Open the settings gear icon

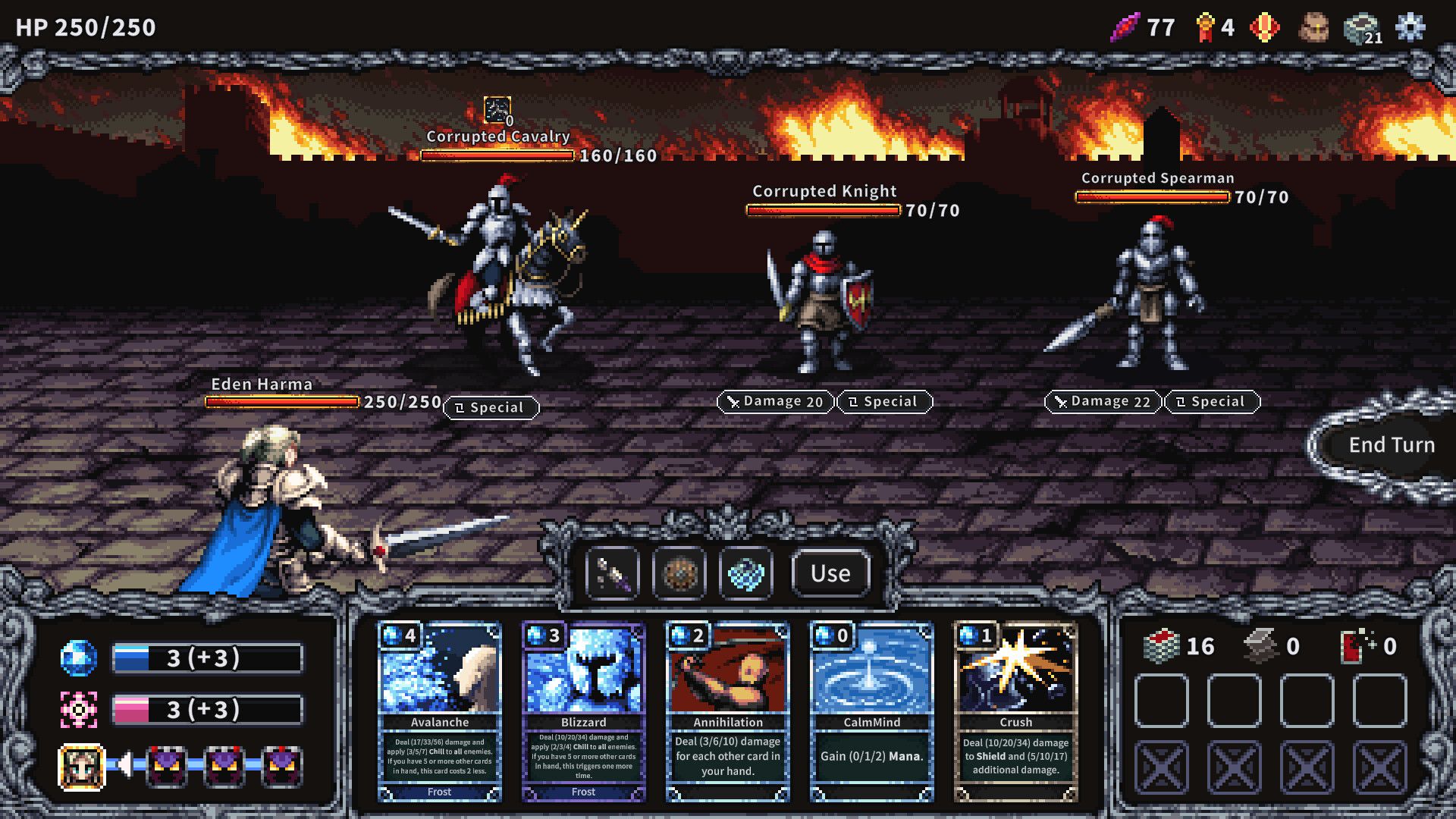[x=1412, y=27]
